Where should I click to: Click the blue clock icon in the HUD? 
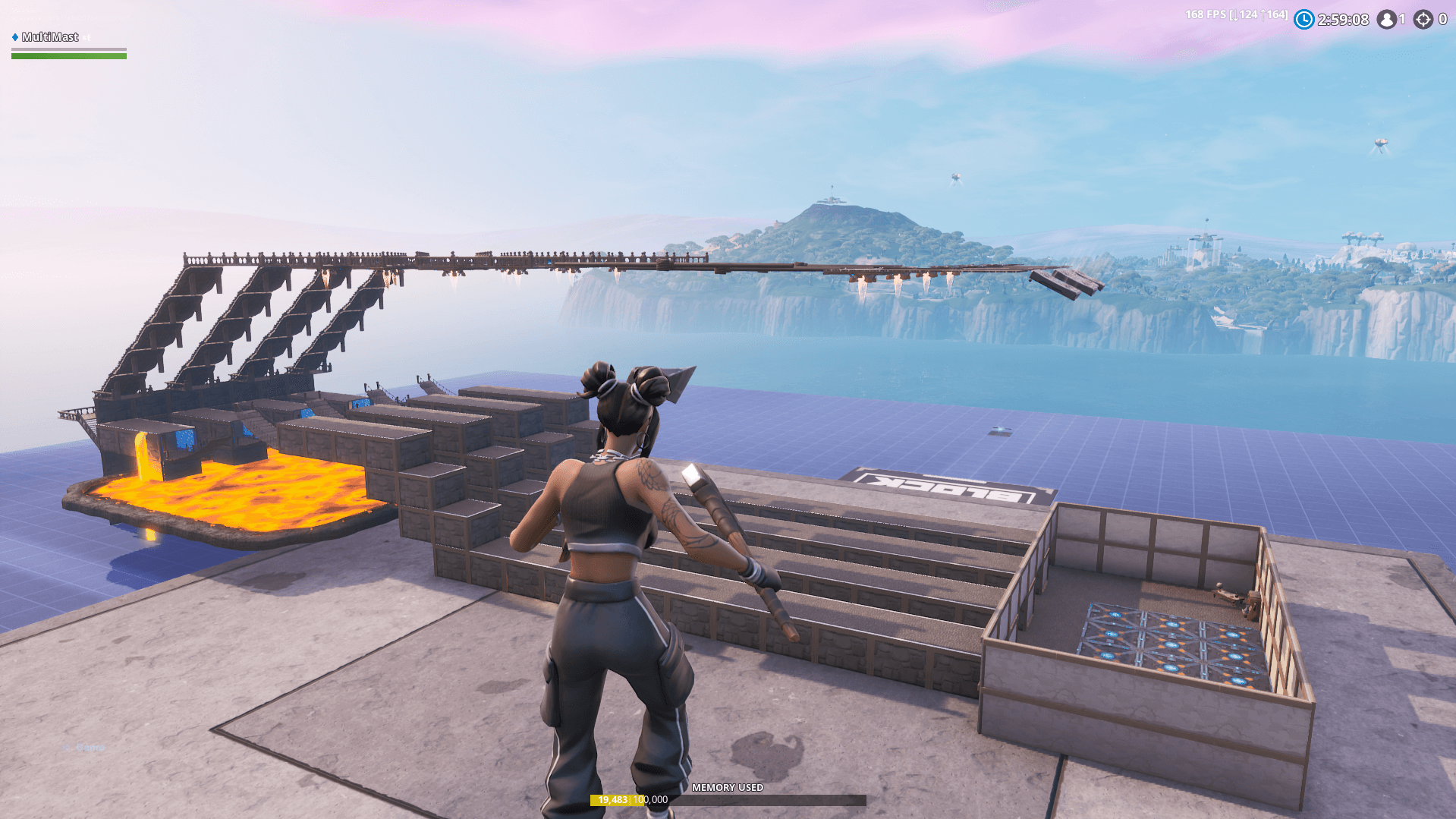click(1303, 20)
